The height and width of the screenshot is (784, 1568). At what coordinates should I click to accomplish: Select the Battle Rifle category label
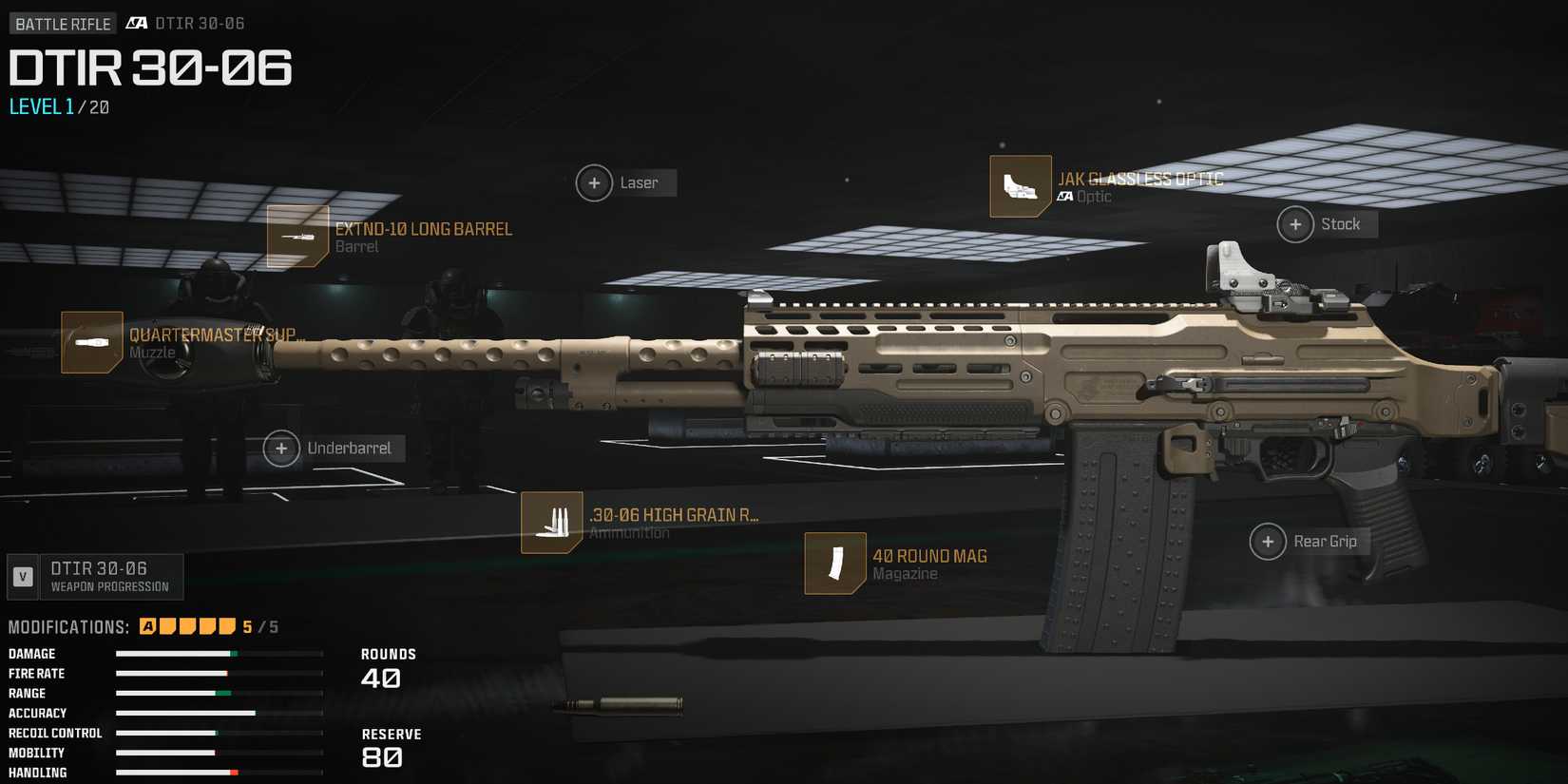62,23
